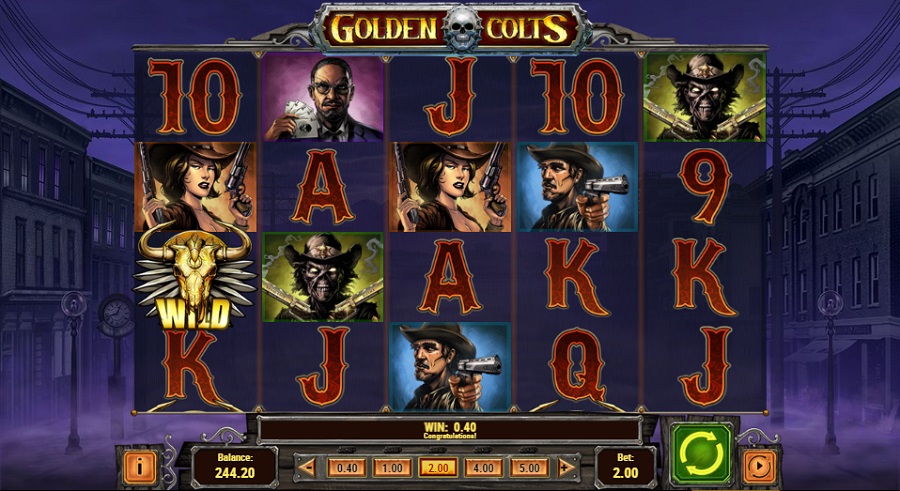900x491 pixels.
Task: Select the 2.00 bet amount
Action: tap(437, 467)
